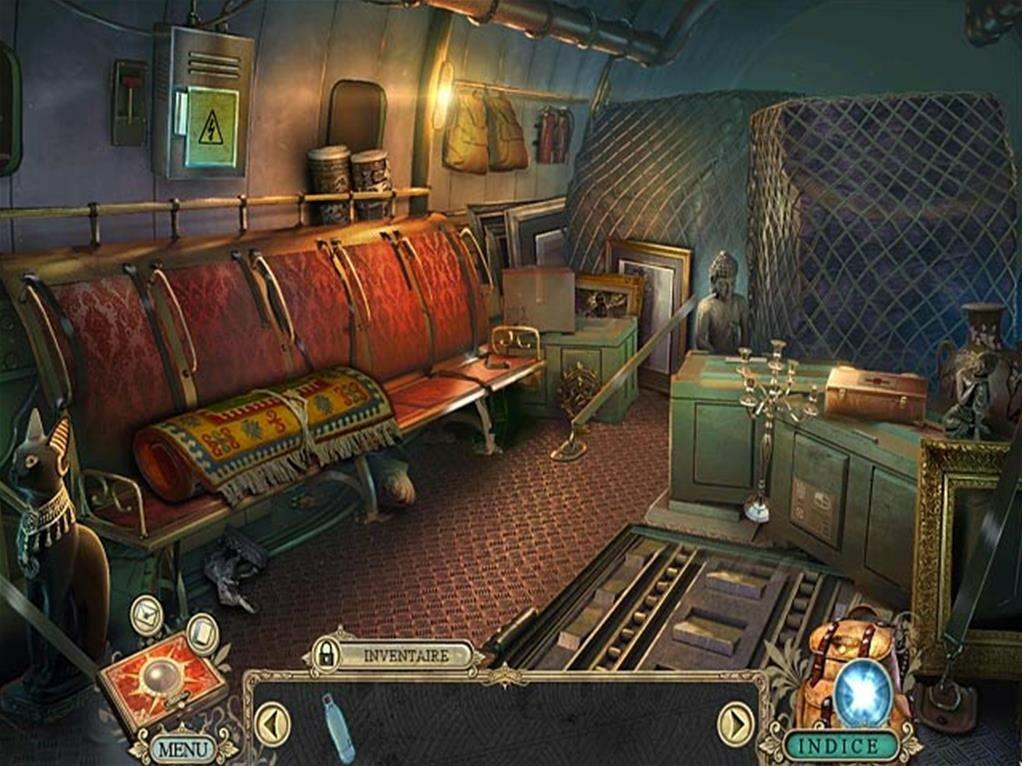Image resolution: width=1022 pixels, height=766 pixels.
Task: Open the envelope icon
Action: tap(146, 615)
